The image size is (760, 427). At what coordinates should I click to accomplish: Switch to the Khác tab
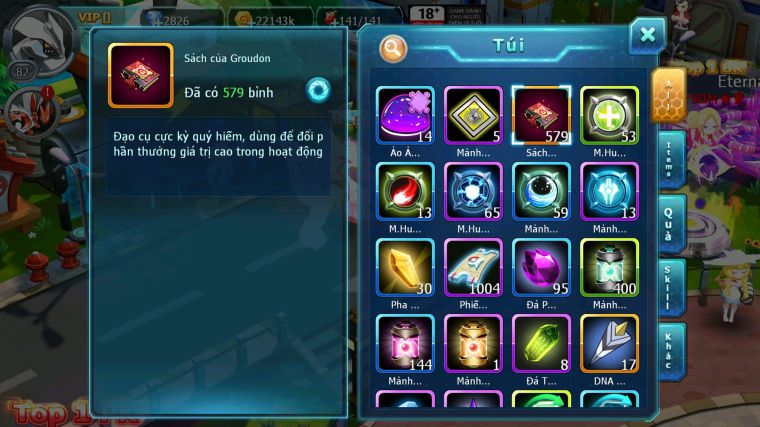pyautogui.click(x=670, y=350)
